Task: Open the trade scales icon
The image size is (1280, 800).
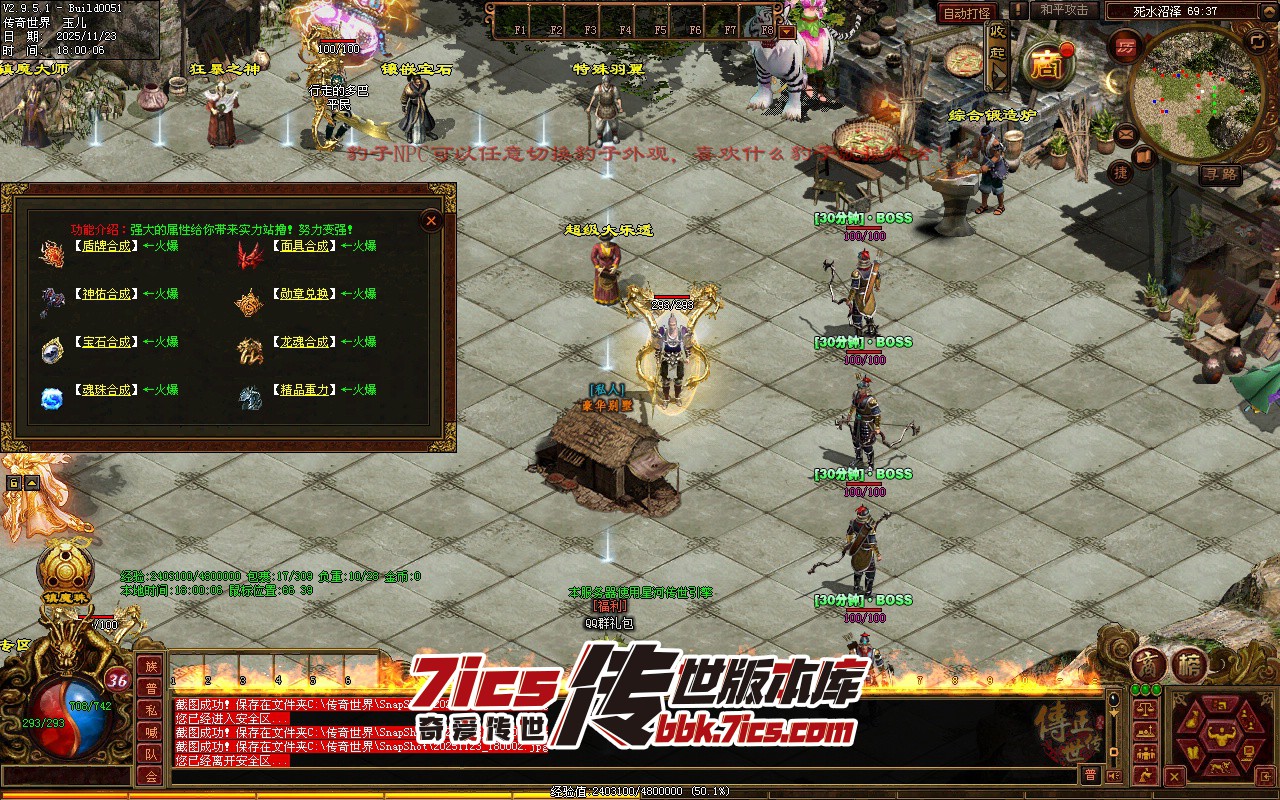Action: (1146, 708)
